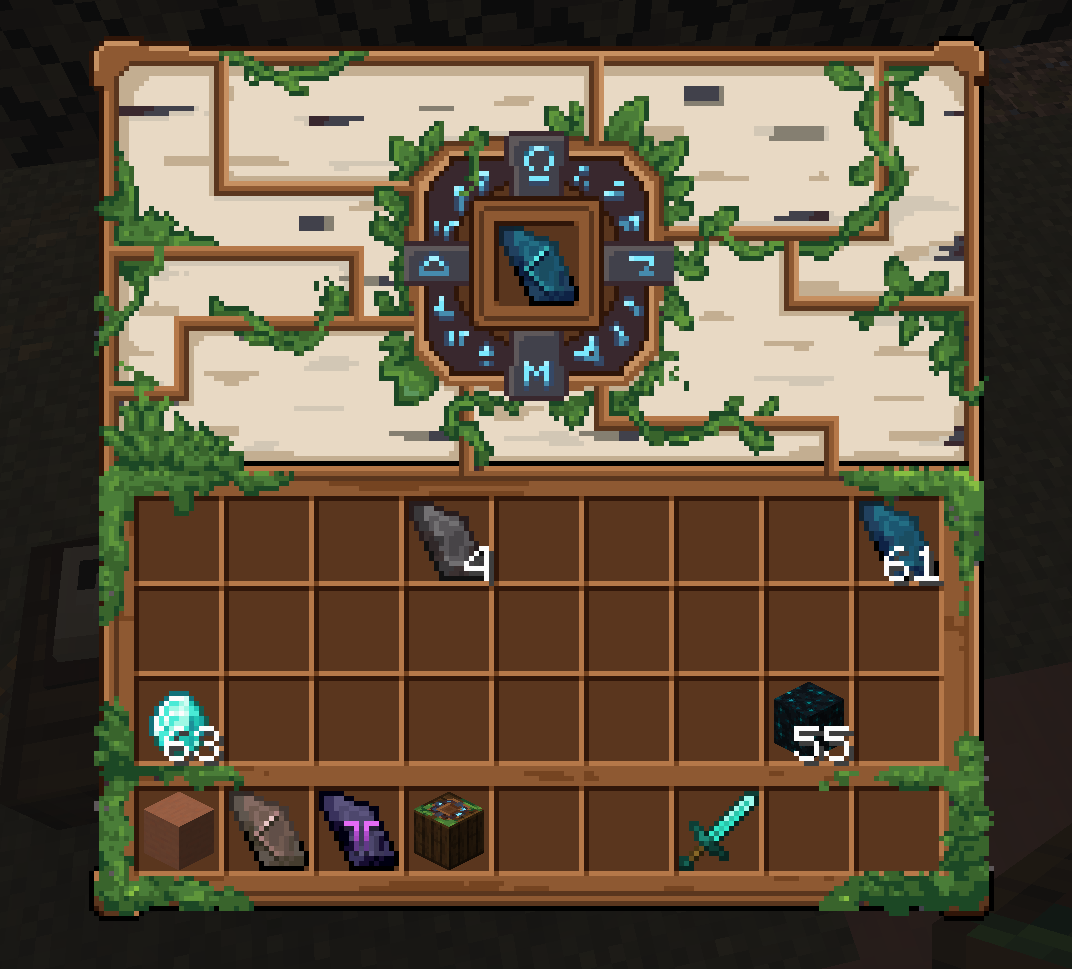Select the purple rune-engraved shard
The height and width of the screenshot is (969, 1072).
[358, 830]
